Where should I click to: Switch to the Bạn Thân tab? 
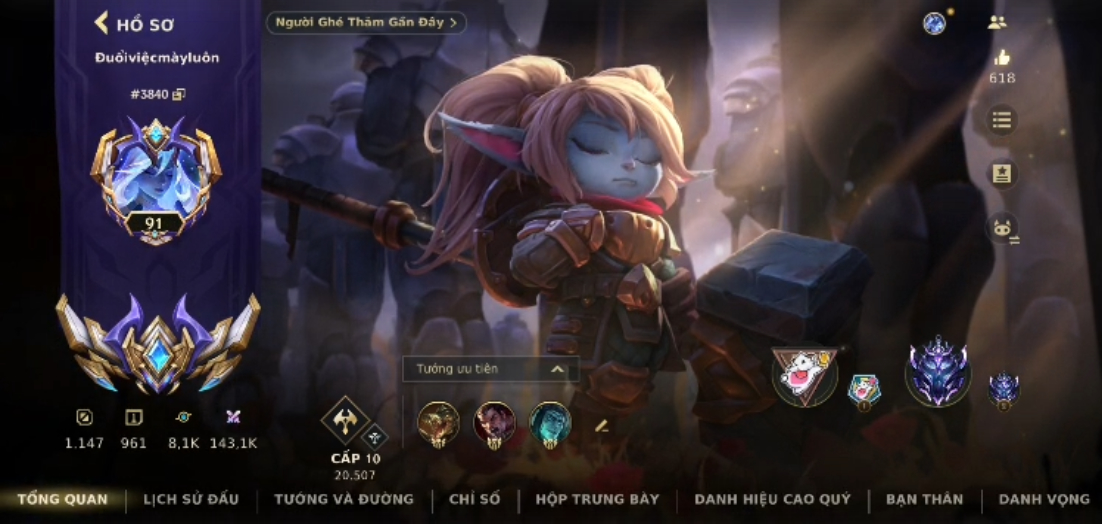[x=924, y=499]
